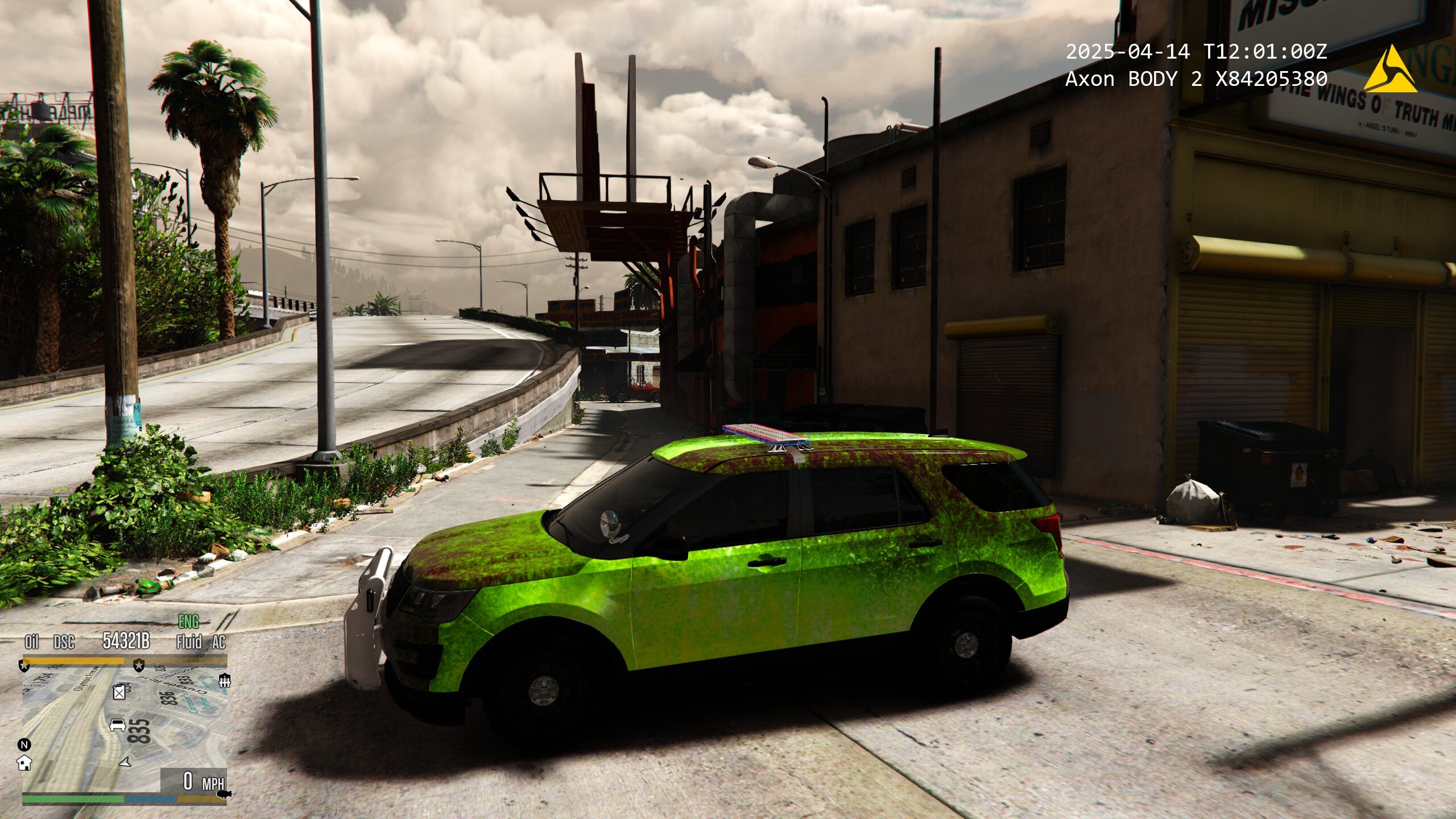Click the DSC indicator label
This screenshot has width=1456, height=819.
[x=64, y=642]
